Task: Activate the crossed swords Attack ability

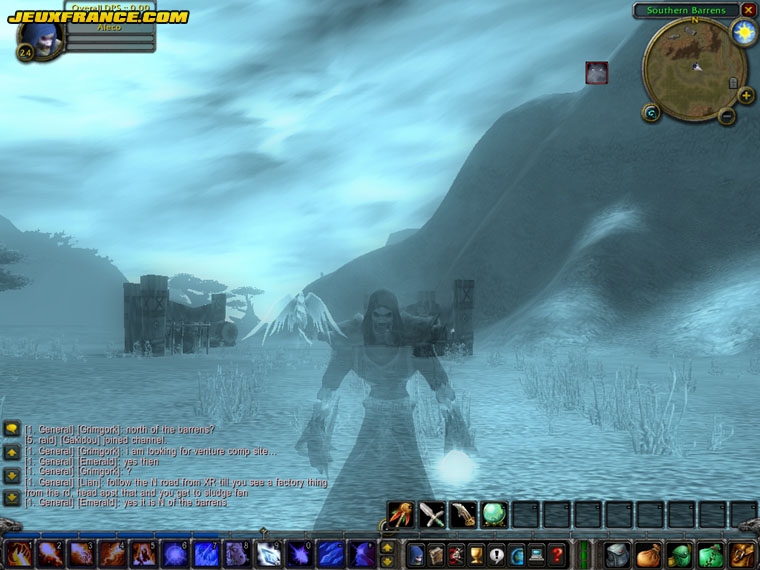Action: click(432, 515)
